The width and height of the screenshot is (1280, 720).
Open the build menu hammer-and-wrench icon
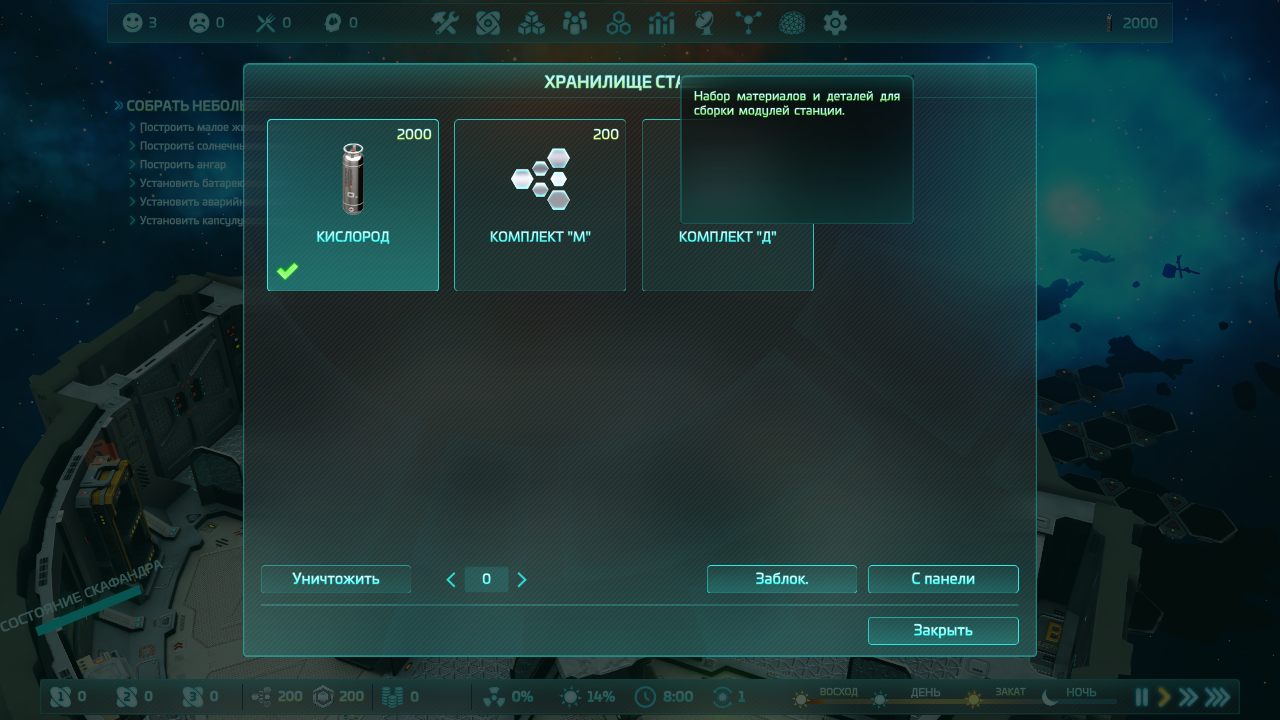445,23
